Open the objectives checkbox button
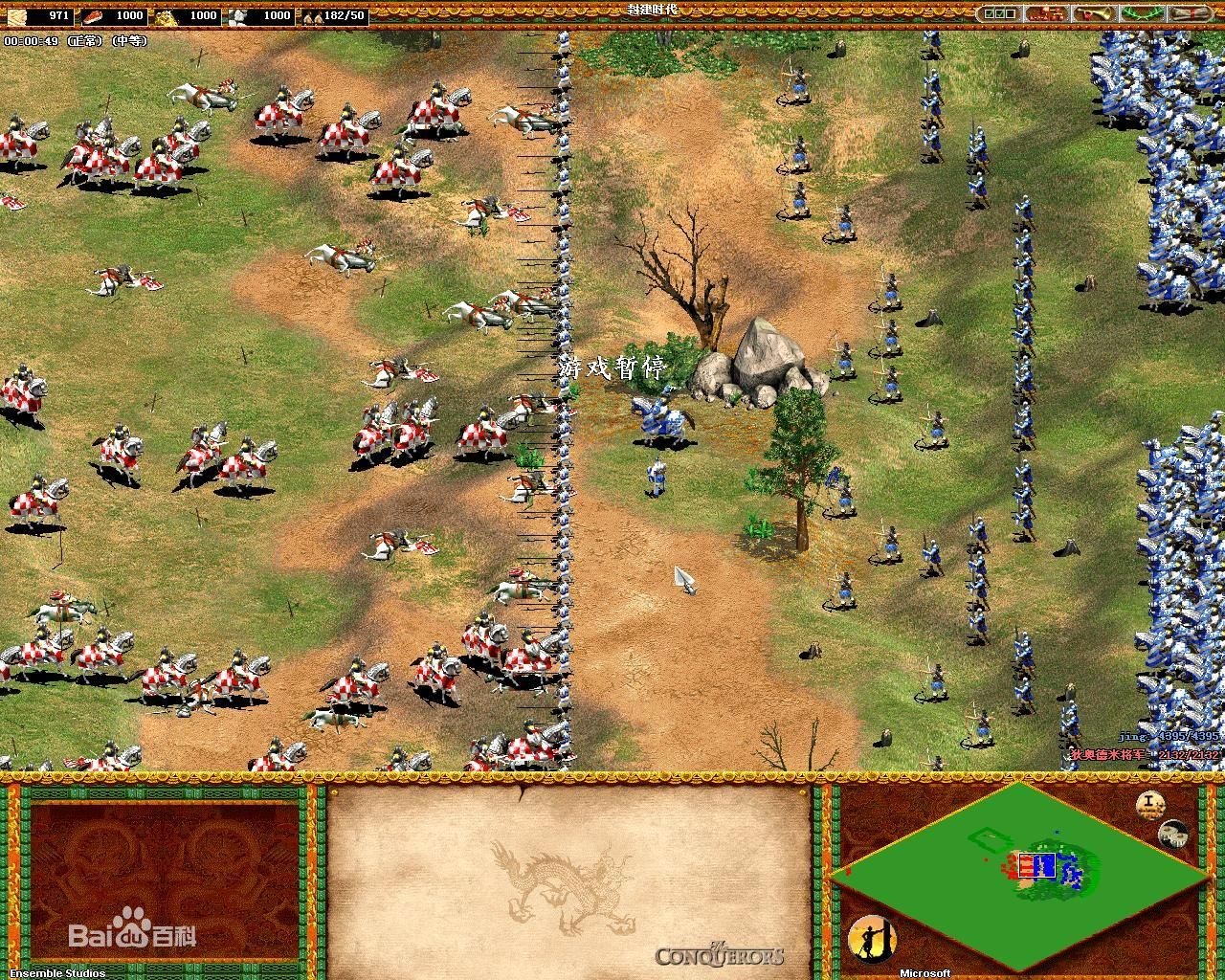 point(1000,13)
